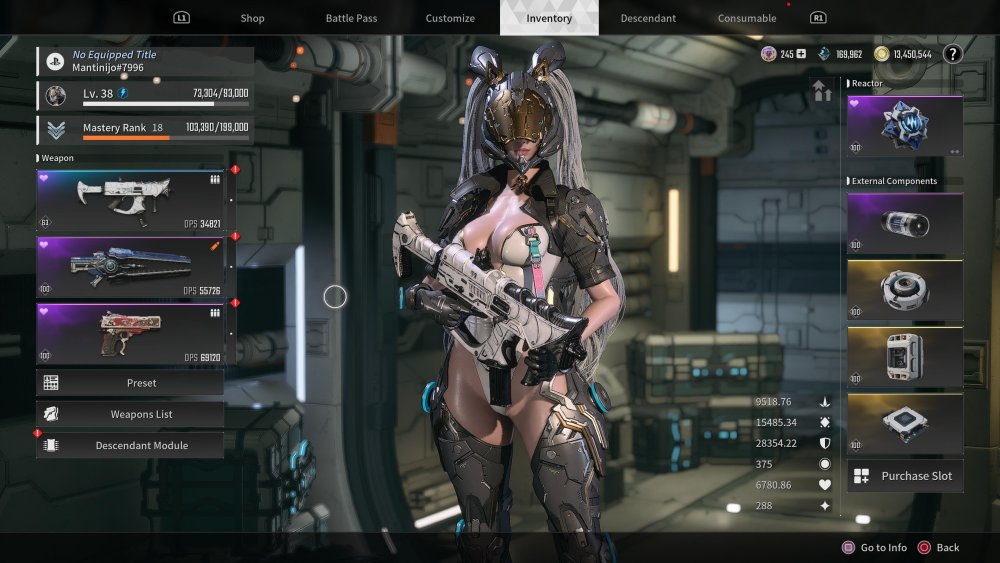1000x563 pixels.
Task: Add more caliber with the plus icon
Action: 801,54
